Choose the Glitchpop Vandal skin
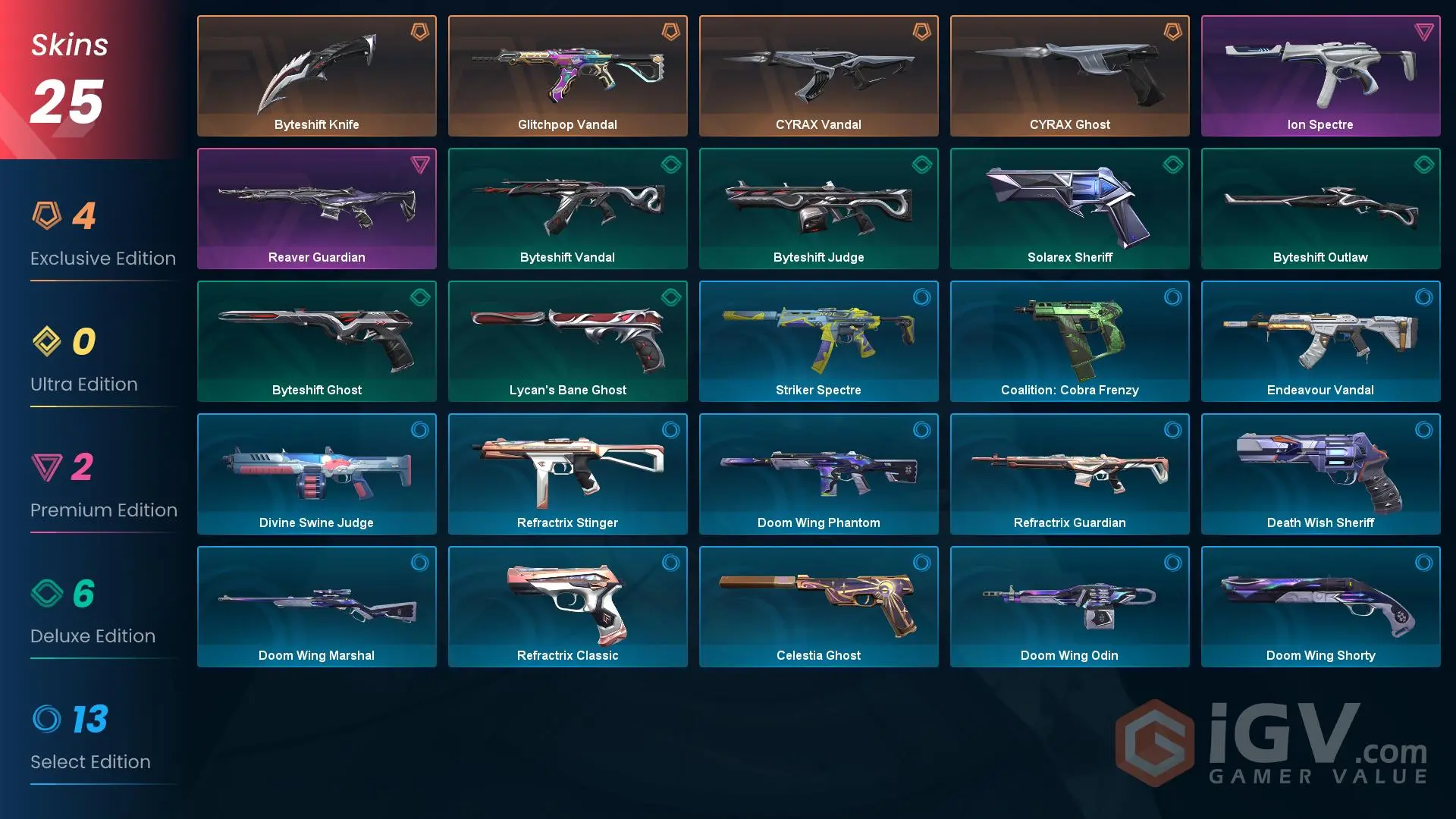 567,76
